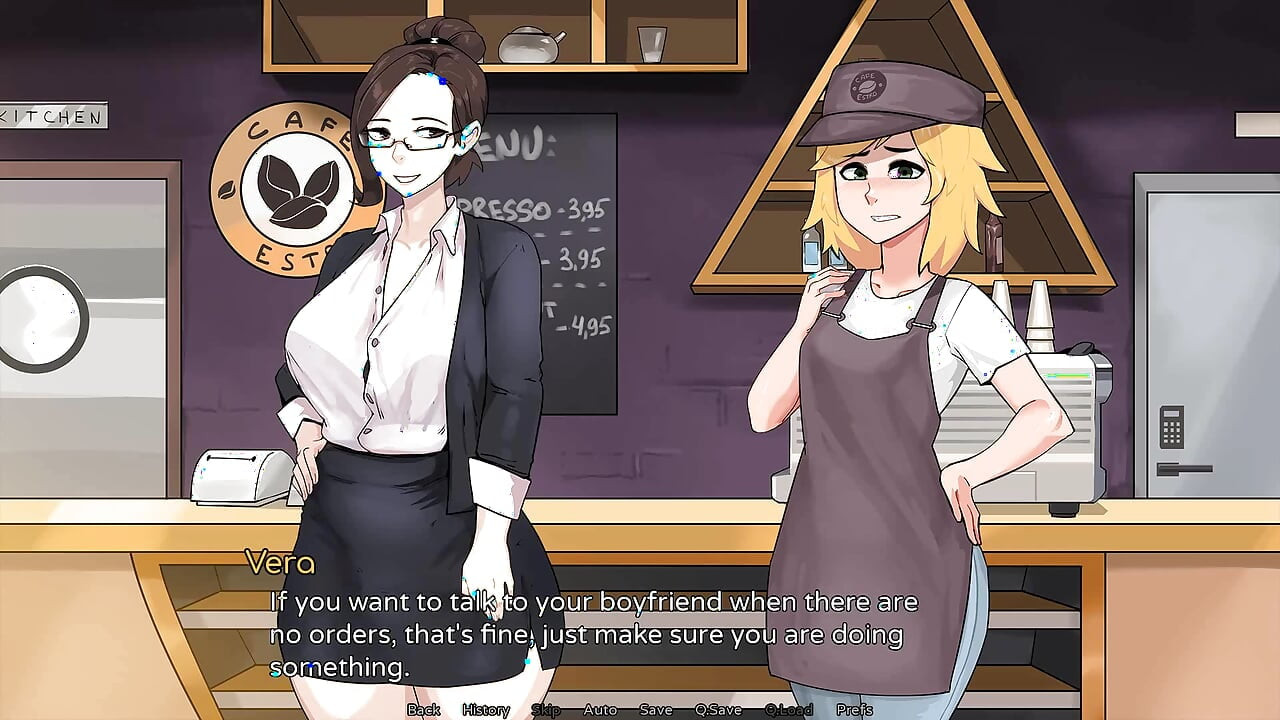
Task: Open the Prefs settings screen
Action: click(x=855, y=710)
